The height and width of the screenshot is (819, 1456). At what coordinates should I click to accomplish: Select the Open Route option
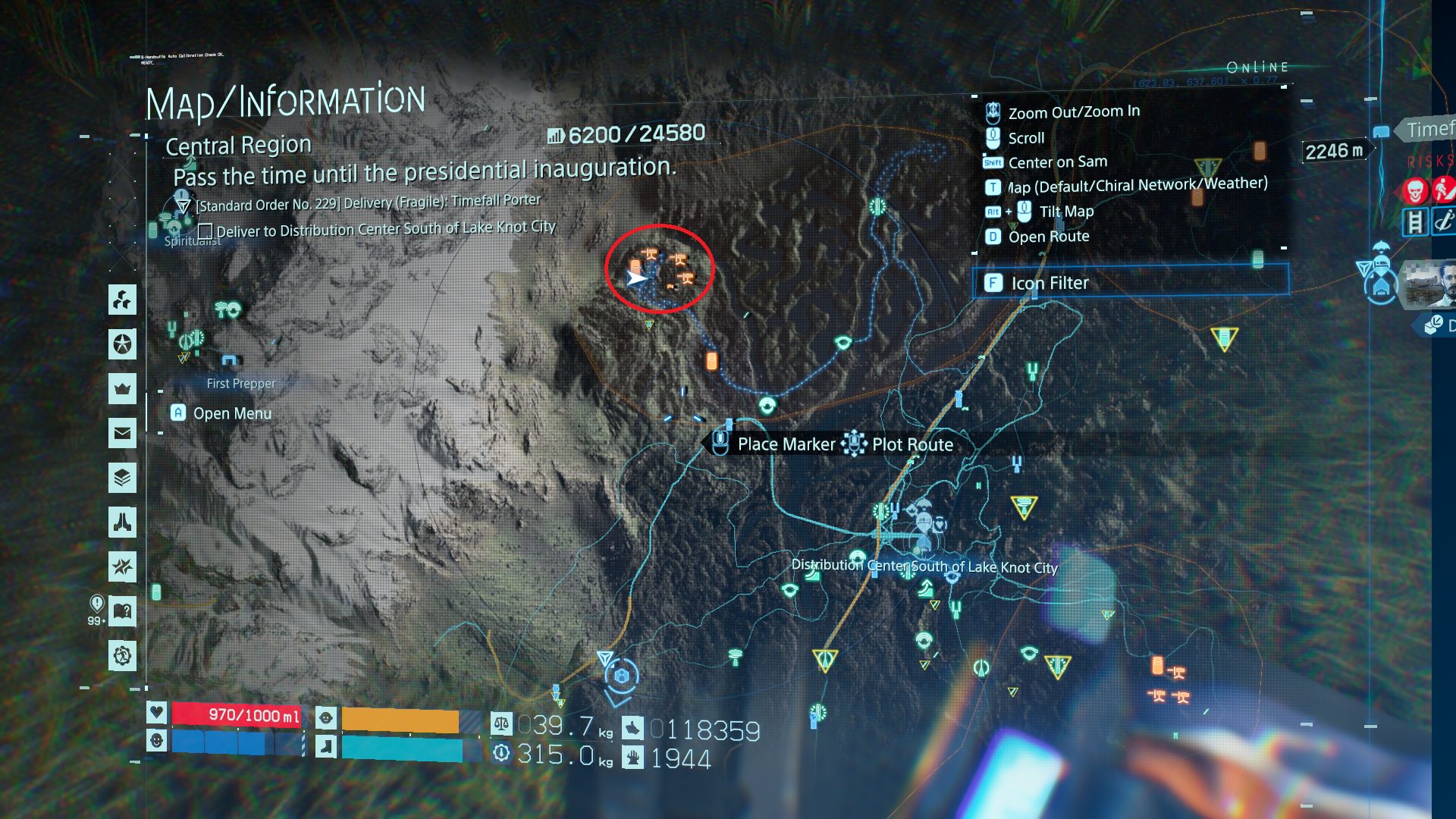1048,237
